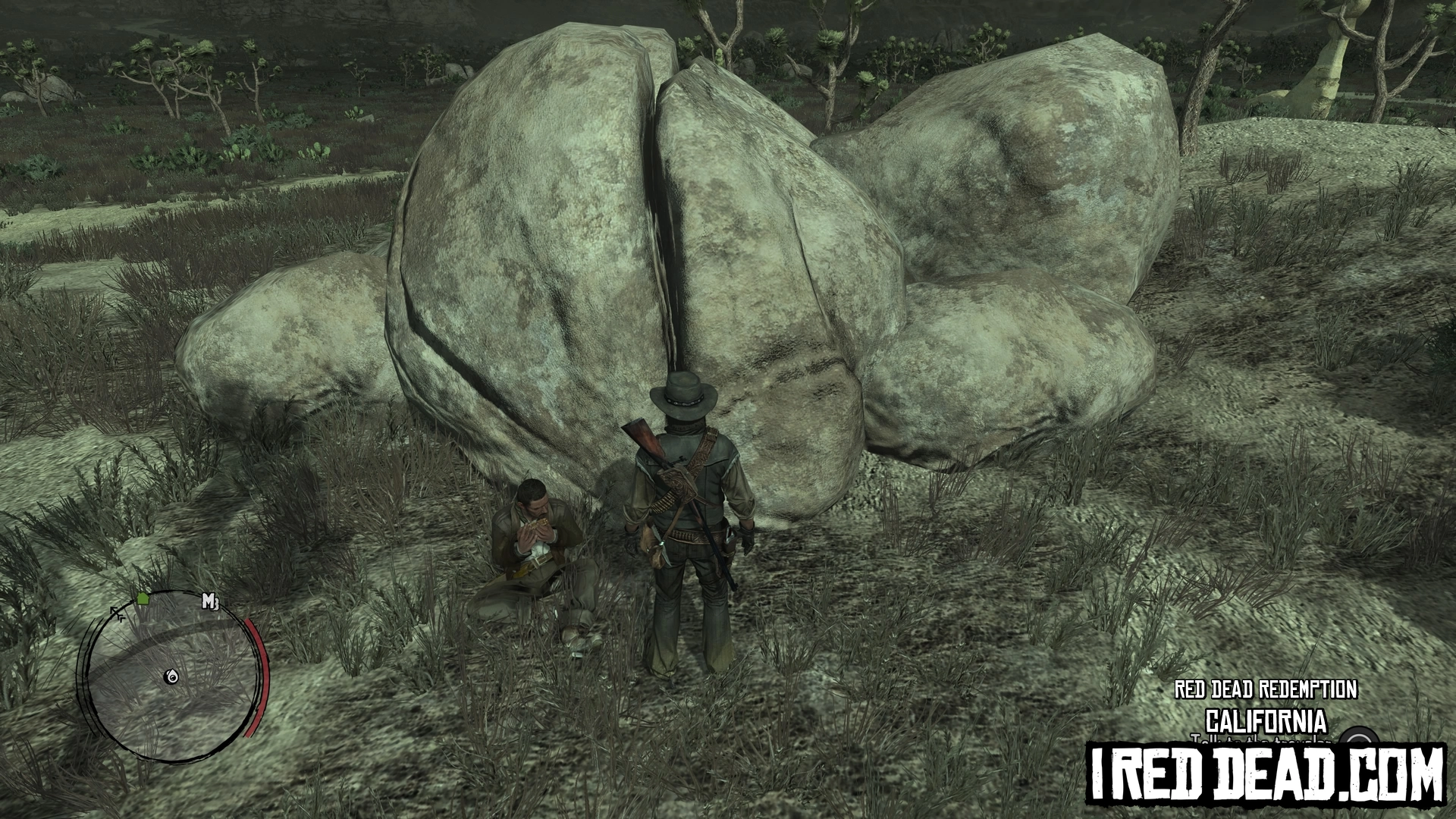Open the IRED DEAD.COM watermark logo
Screen dimensions: 1456x819
(x=1267, y=775)
